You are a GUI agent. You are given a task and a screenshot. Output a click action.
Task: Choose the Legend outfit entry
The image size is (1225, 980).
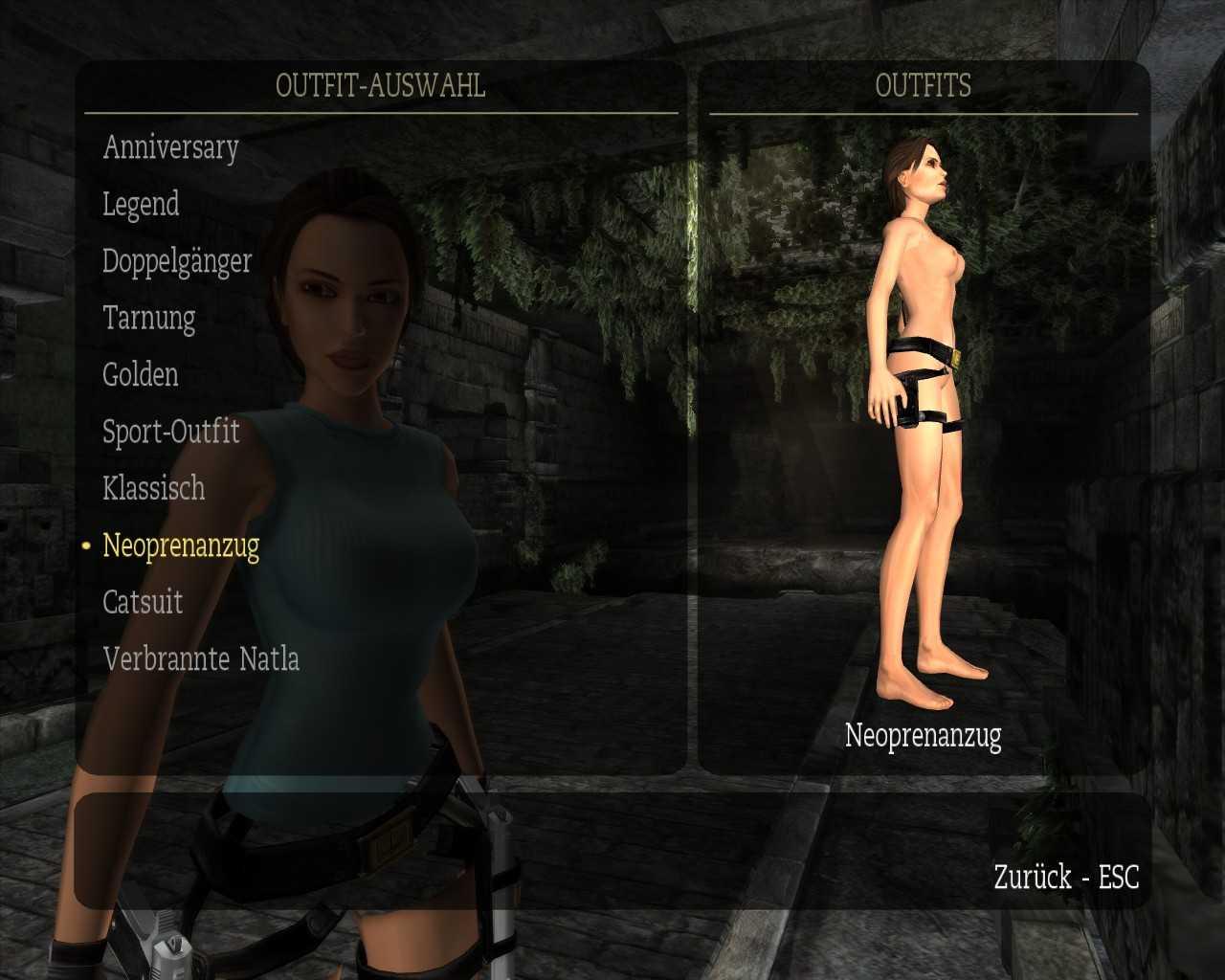click(x=141, y=204)
